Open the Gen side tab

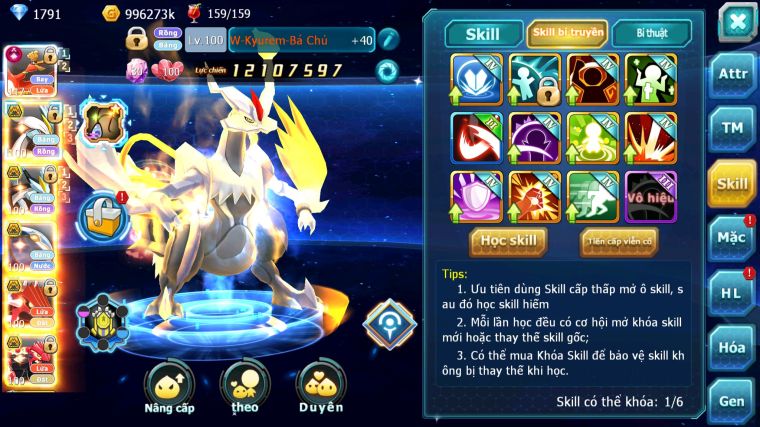point(733,400)
